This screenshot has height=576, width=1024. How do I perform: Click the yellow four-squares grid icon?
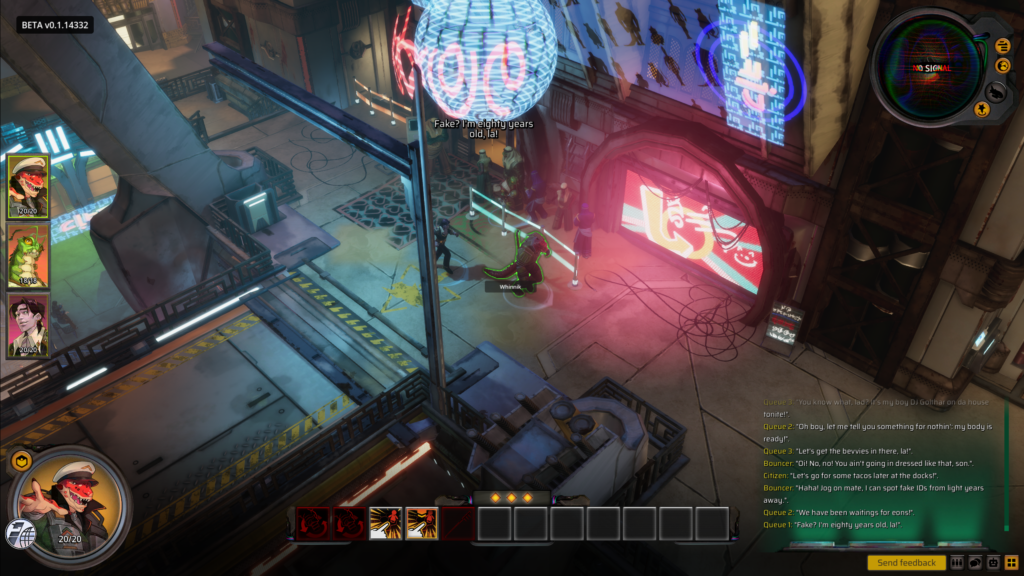(x=1011, y=563)
